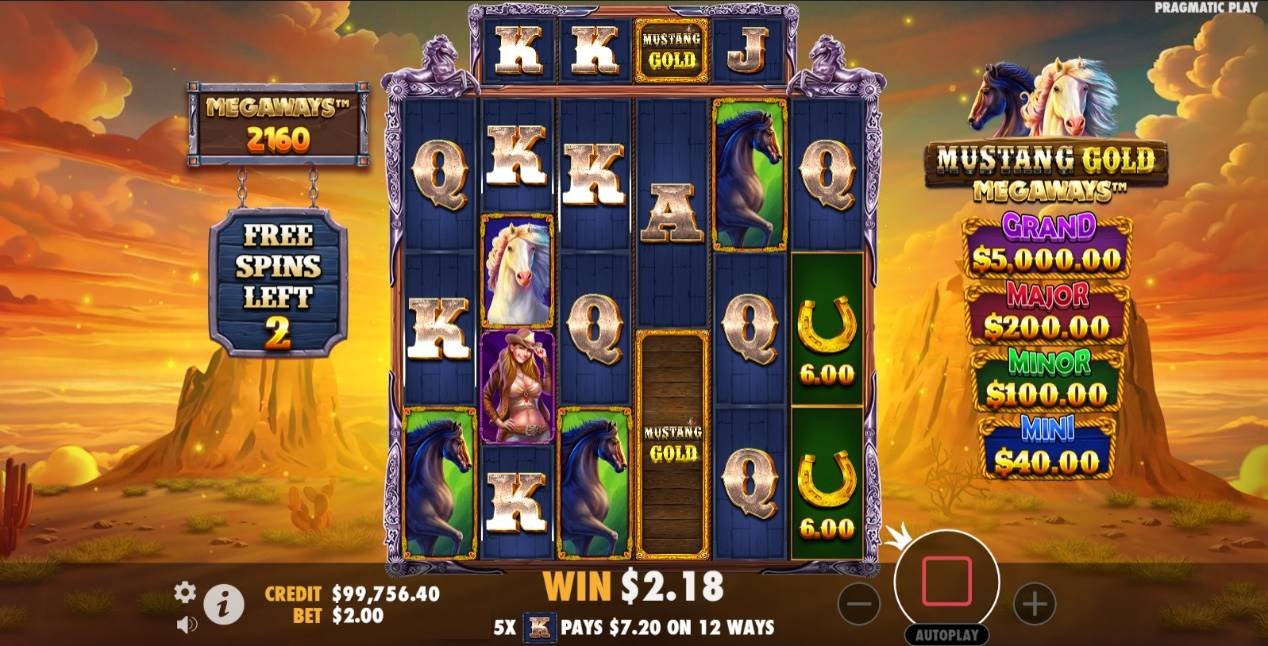Decrease the bet with the minus button
Image resolution: width=1268 pixels, height=646 pixels.
[858, 603]
